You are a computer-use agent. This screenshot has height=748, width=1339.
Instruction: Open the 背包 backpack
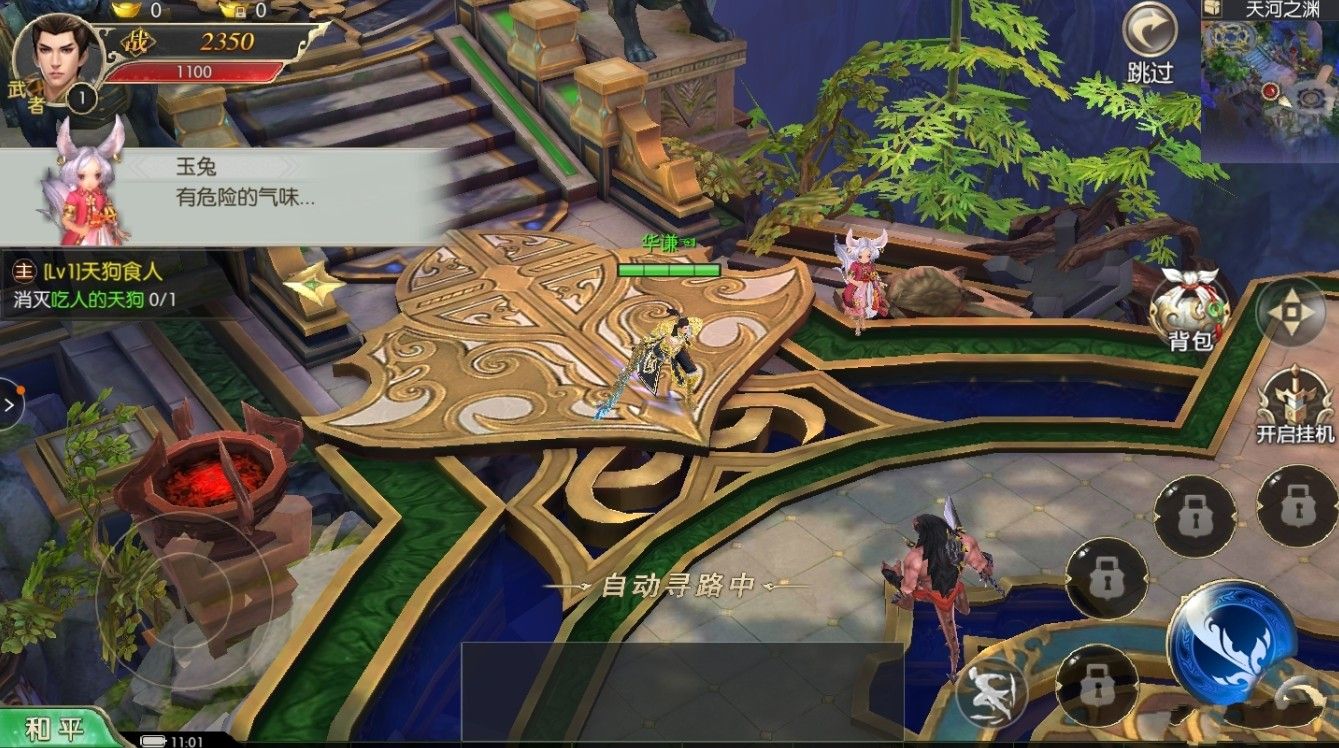[x=1188, y=308]
